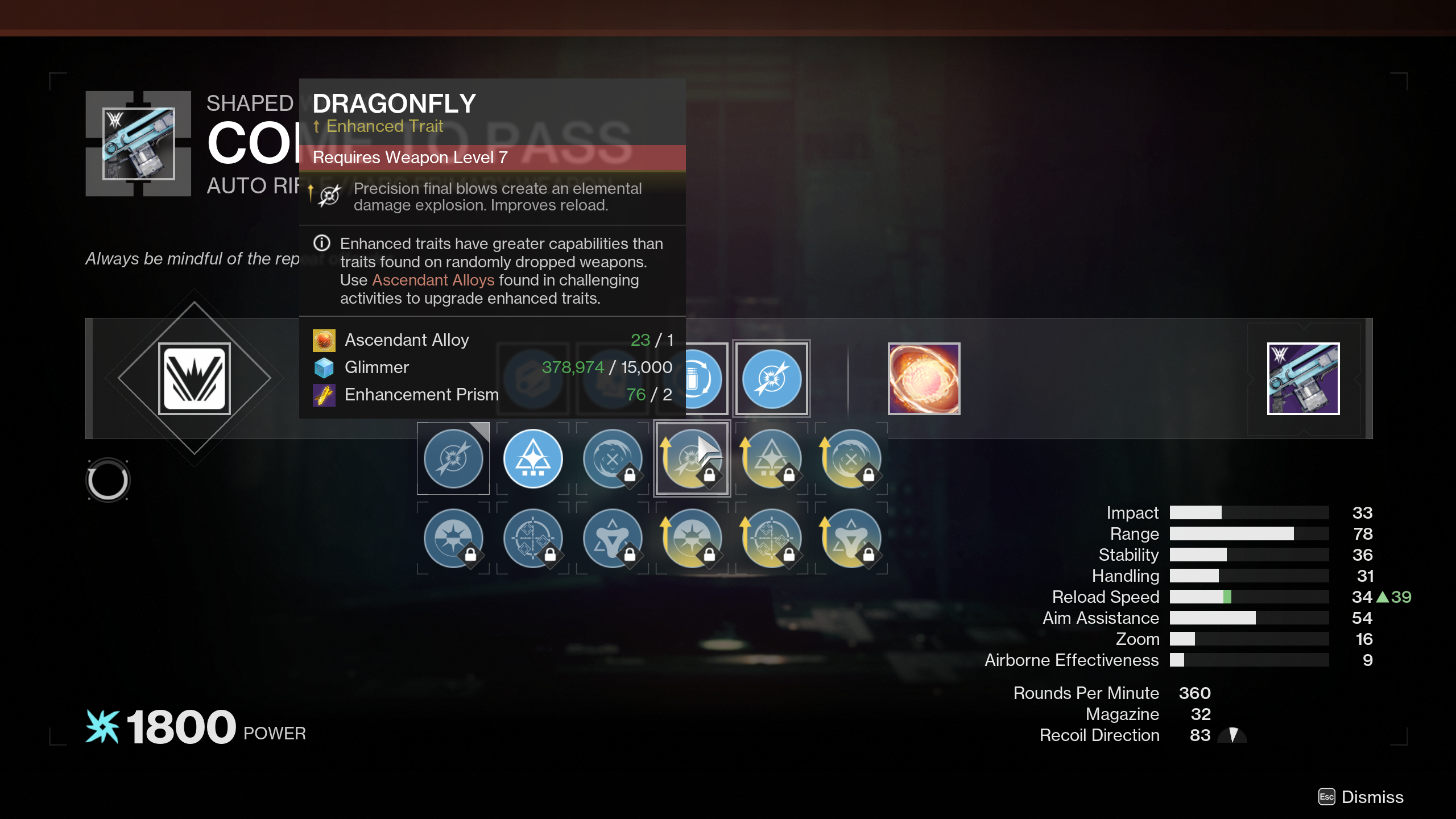Select the locked half-sunburst trait without arrow
1456x819 pixels.
tap(453, 538)
